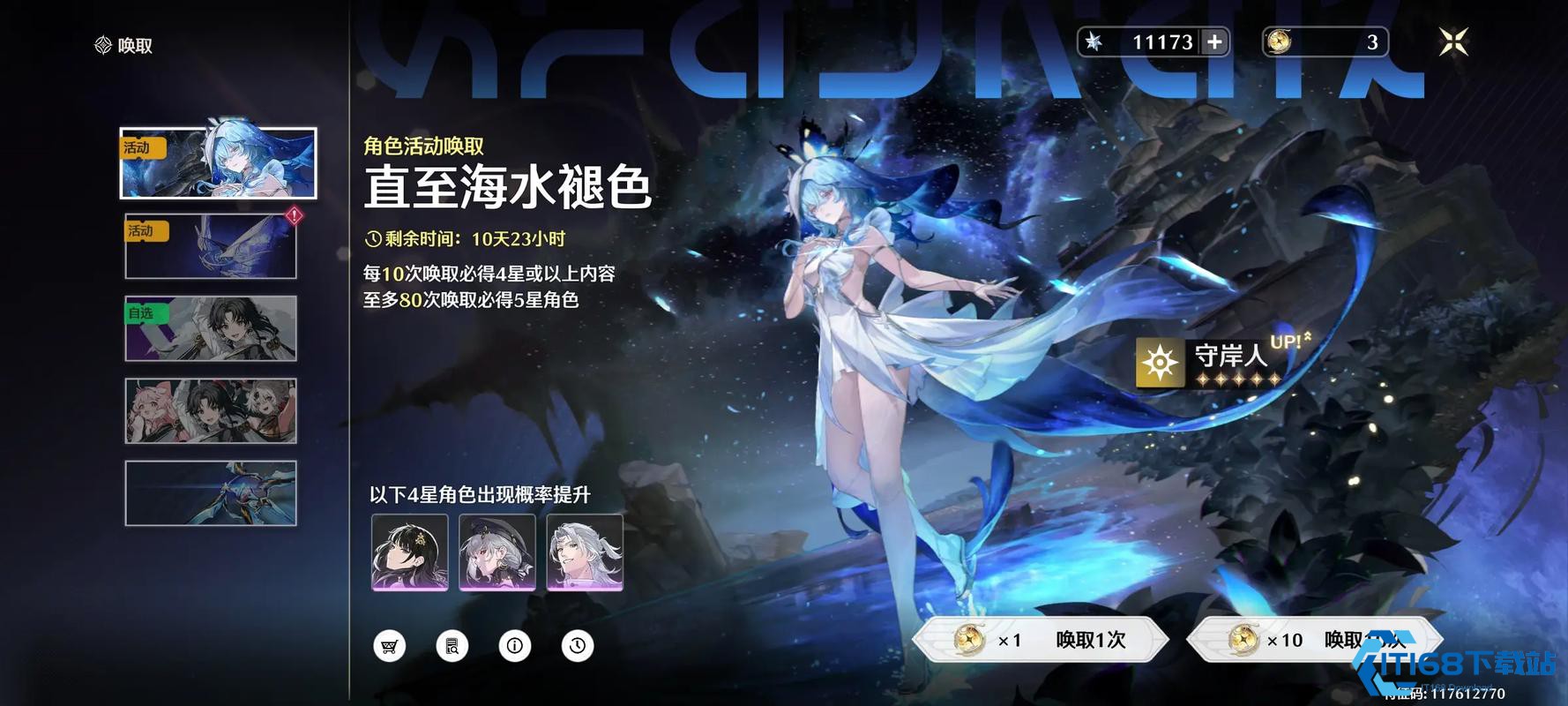Select the 活动 banner with notification dot
This screenshot has height=706, width=1568.
[x=210, y=245]
